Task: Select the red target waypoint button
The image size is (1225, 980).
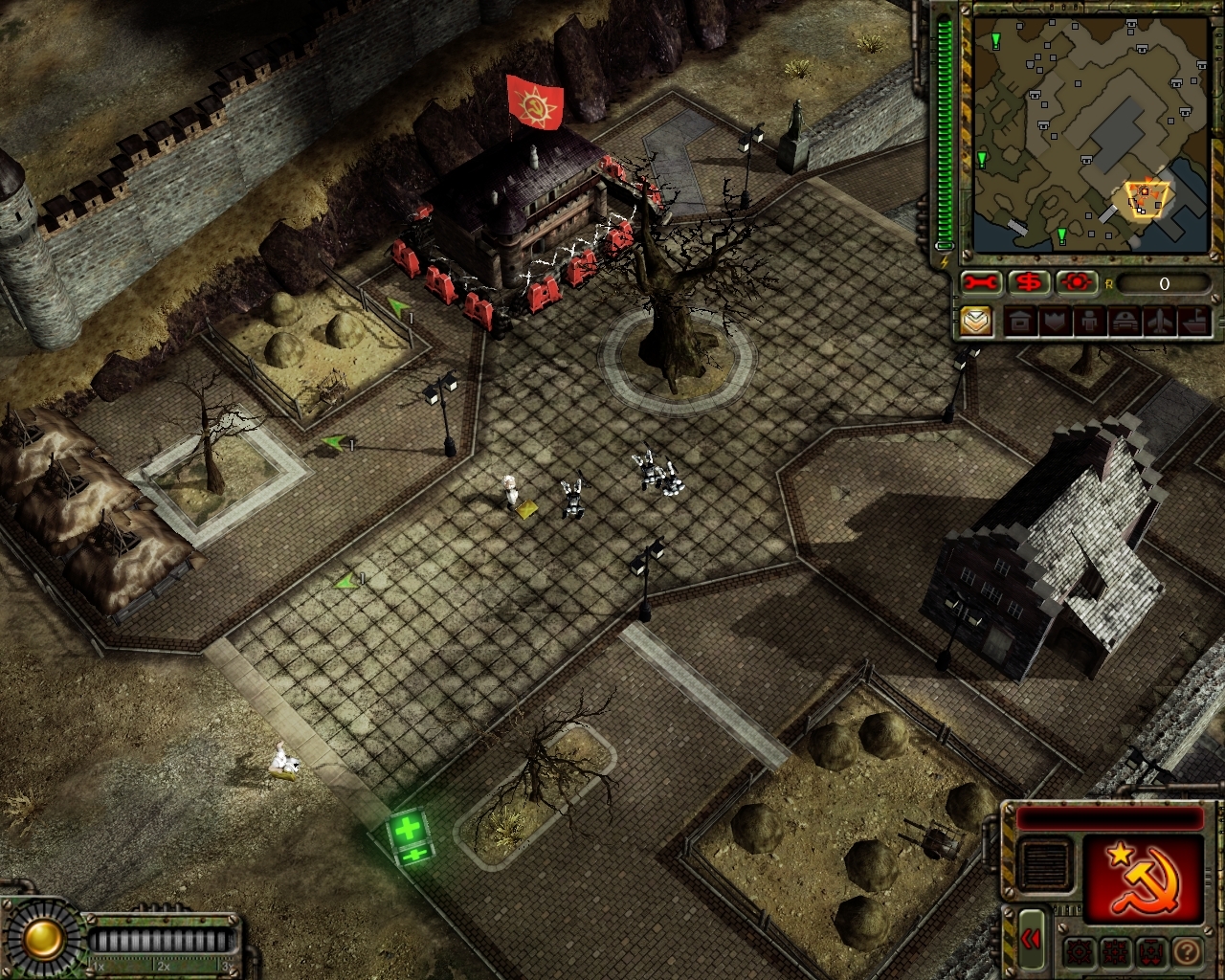Action: pyautogui.click(x=1078, y=283)
